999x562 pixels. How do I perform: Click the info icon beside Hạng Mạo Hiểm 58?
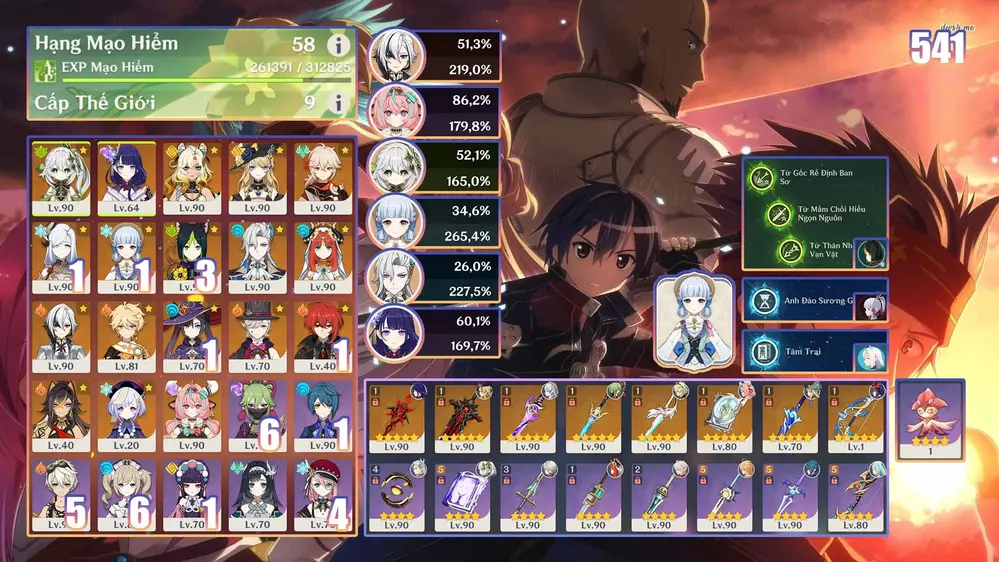(338, 46)
